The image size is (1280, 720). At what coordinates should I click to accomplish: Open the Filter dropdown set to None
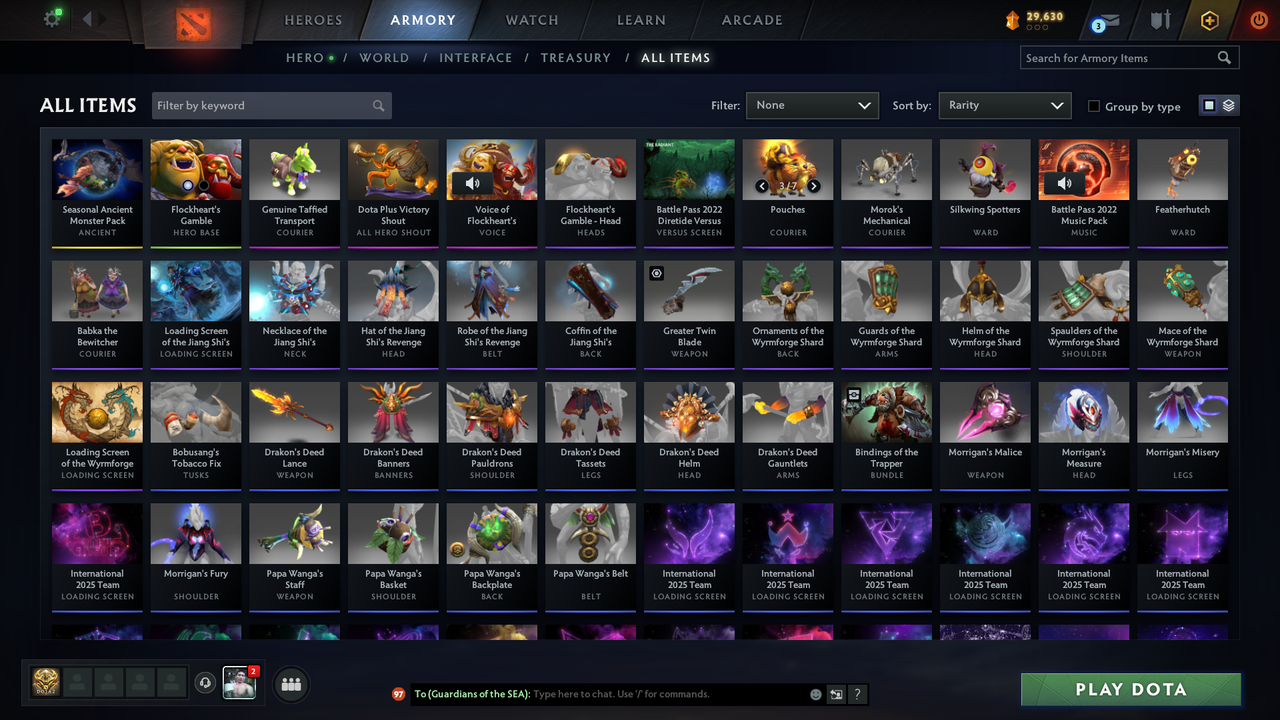812,104
